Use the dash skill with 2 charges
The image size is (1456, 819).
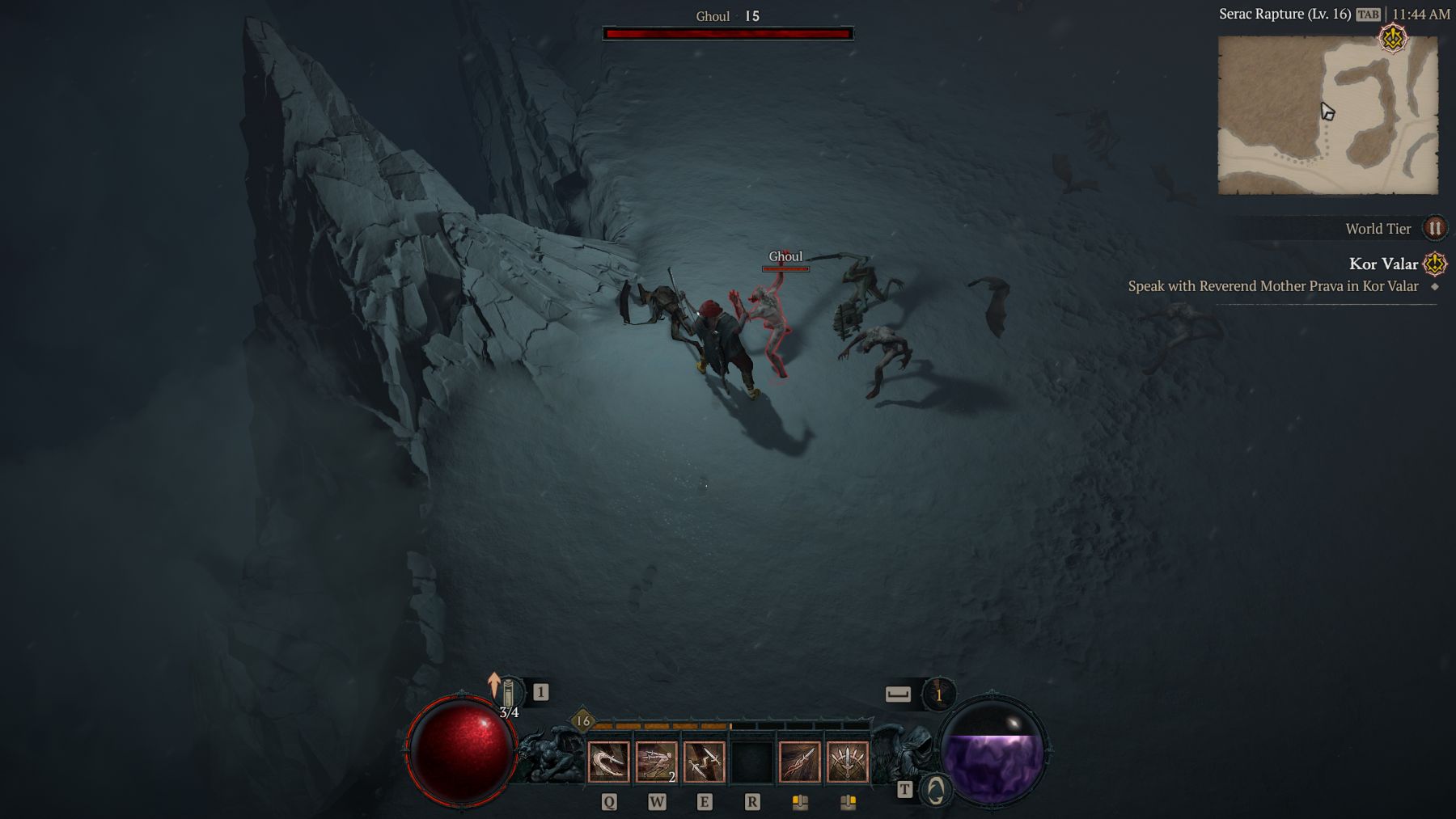pyautogui.click(x=656, y=762)
